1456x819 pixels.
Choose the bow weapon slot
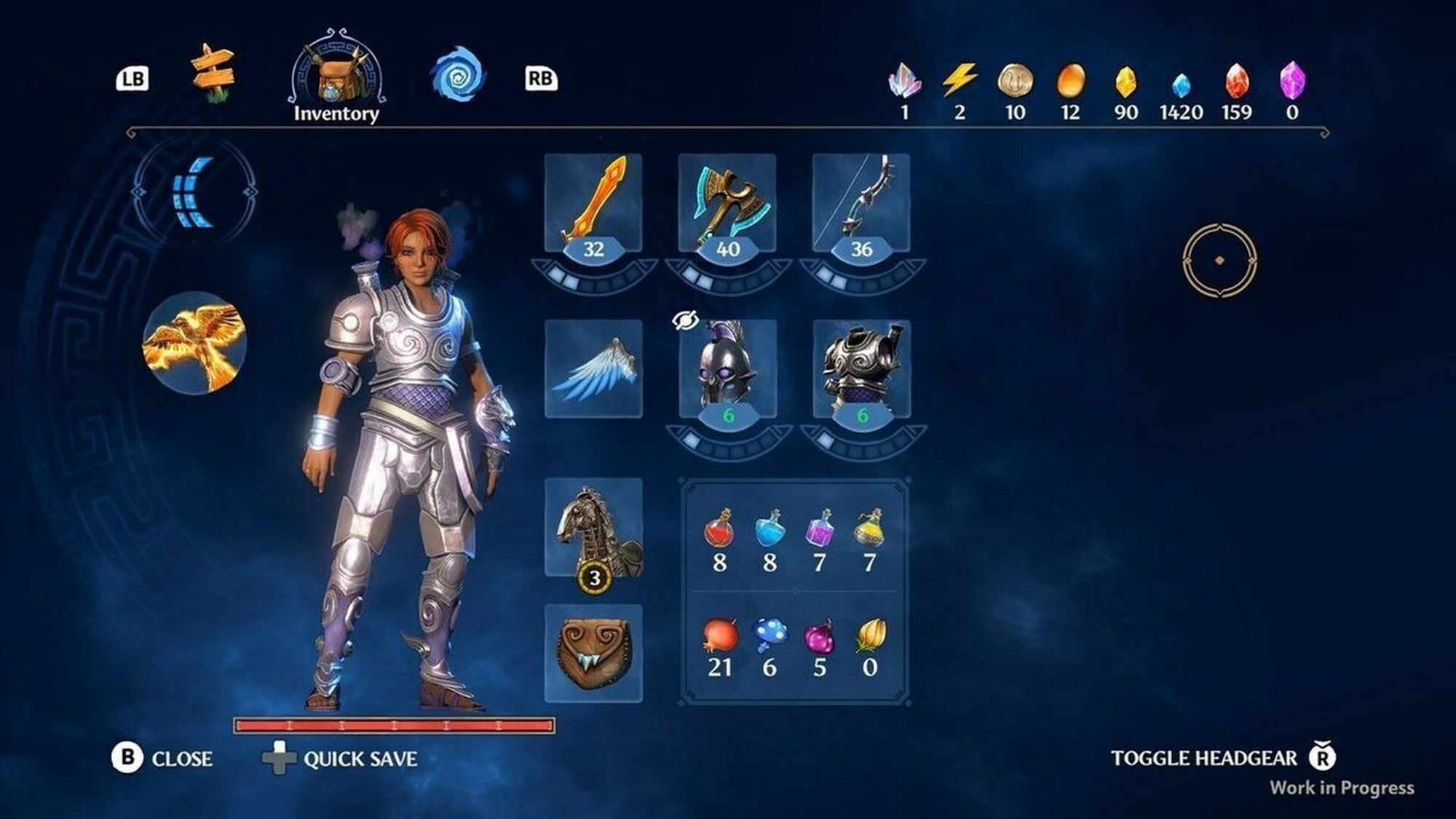click(861, 203)
